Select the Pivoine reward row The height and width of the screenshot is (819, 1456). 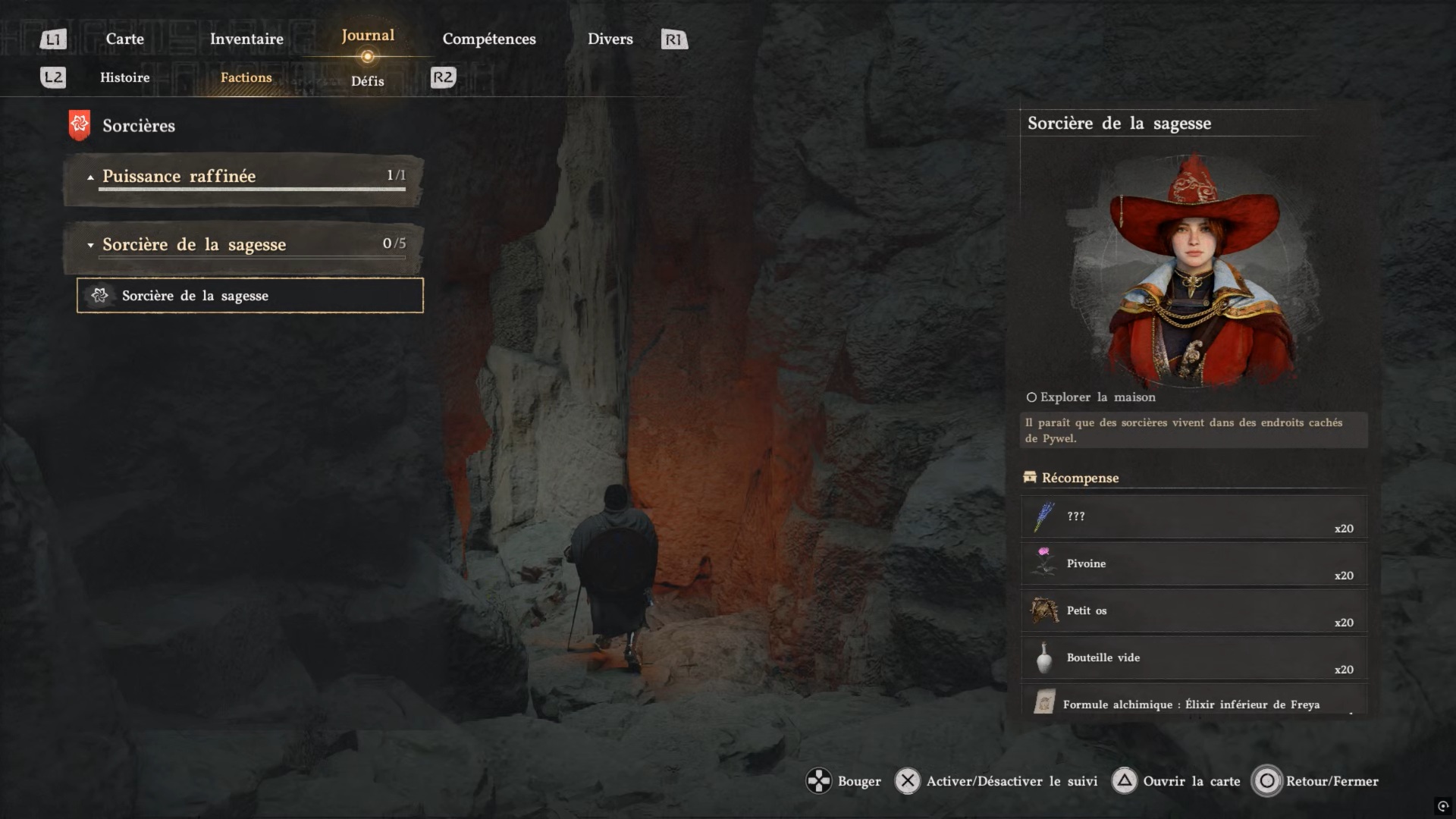(x=1194, y=563)
